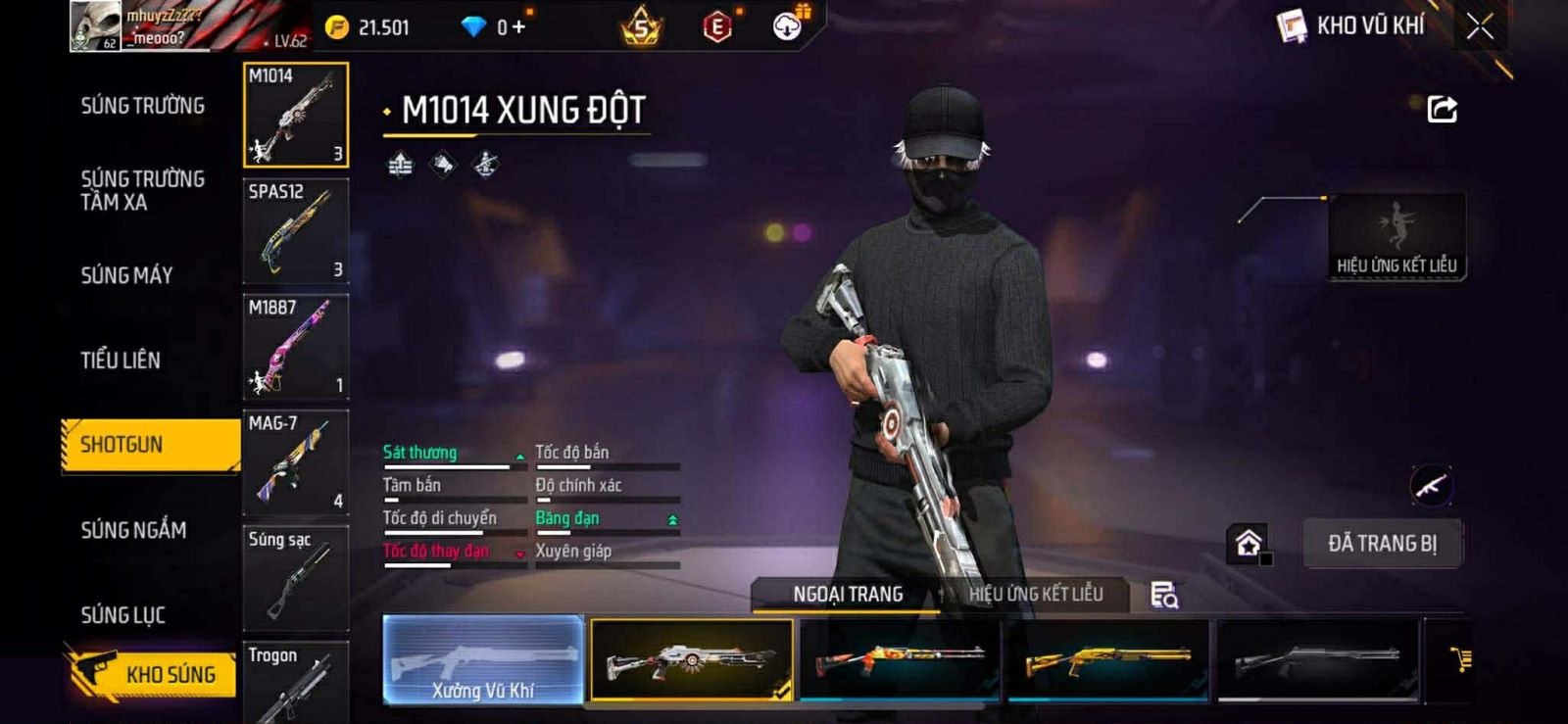Show the Súng Ngắm weapons
1568x724 pixels.
coord(134,530)
